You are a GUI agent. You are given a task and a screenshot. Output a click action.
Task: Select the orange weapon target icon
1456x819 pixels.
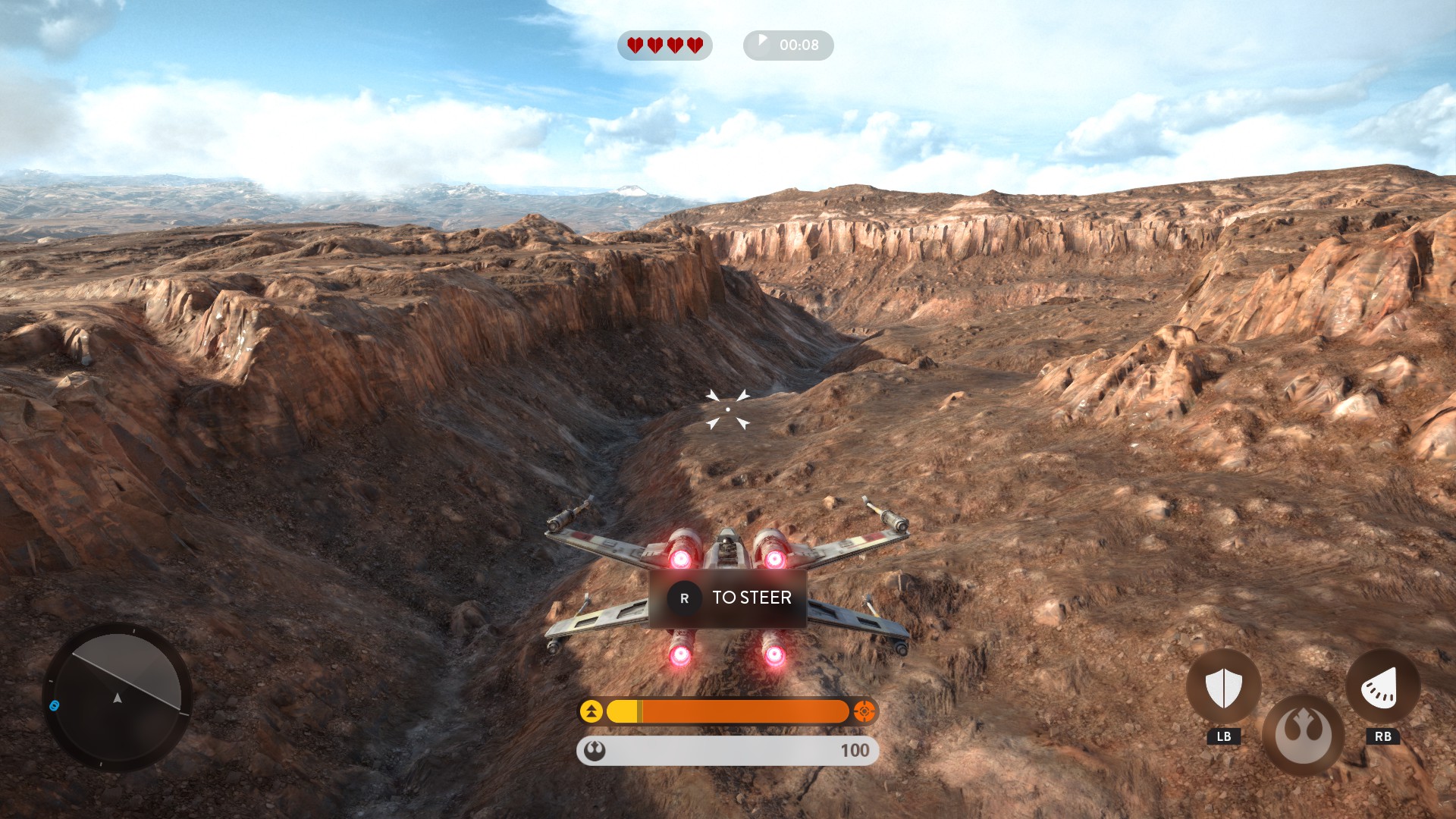[x=864, y=711]
